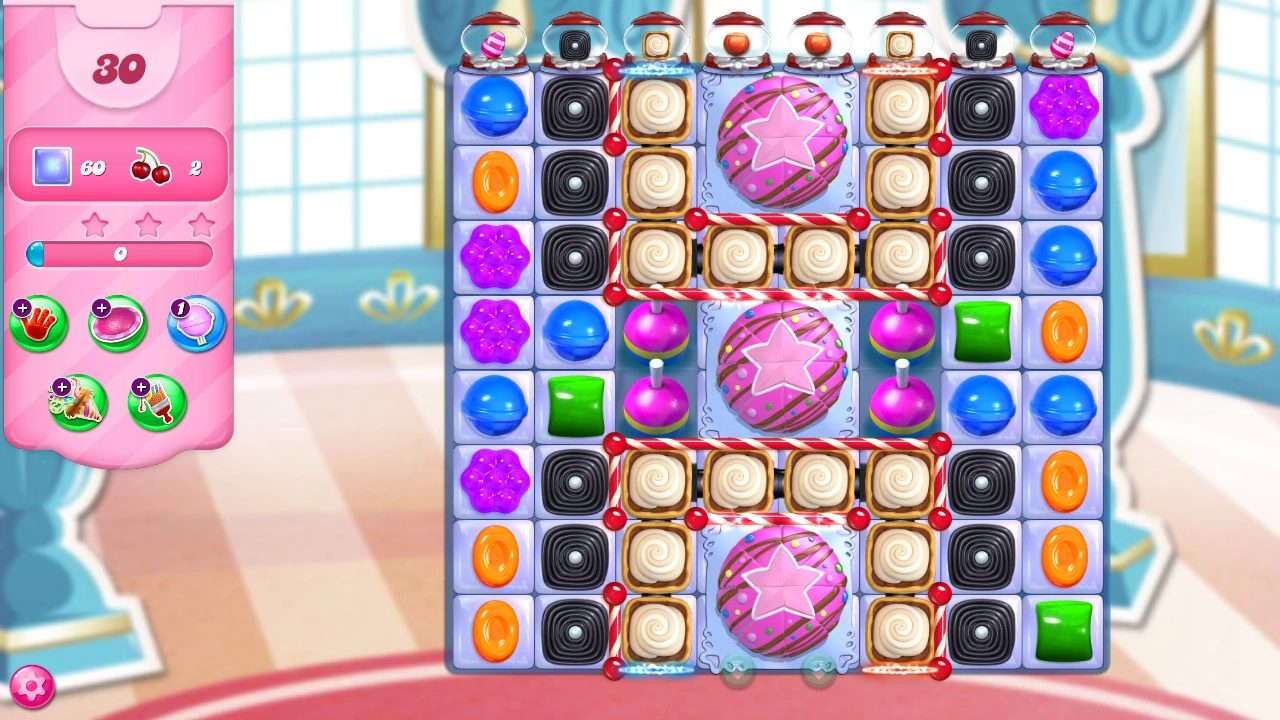Click the first star above the progress bar

95,226
